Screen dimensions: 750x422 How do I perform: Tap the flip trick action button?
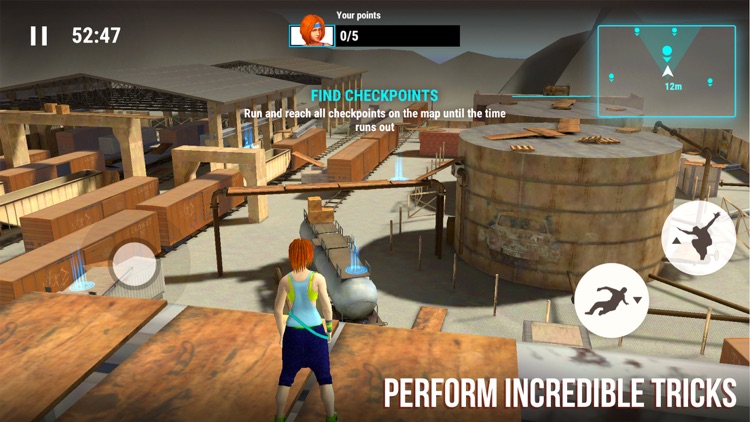tap(698, 237)
